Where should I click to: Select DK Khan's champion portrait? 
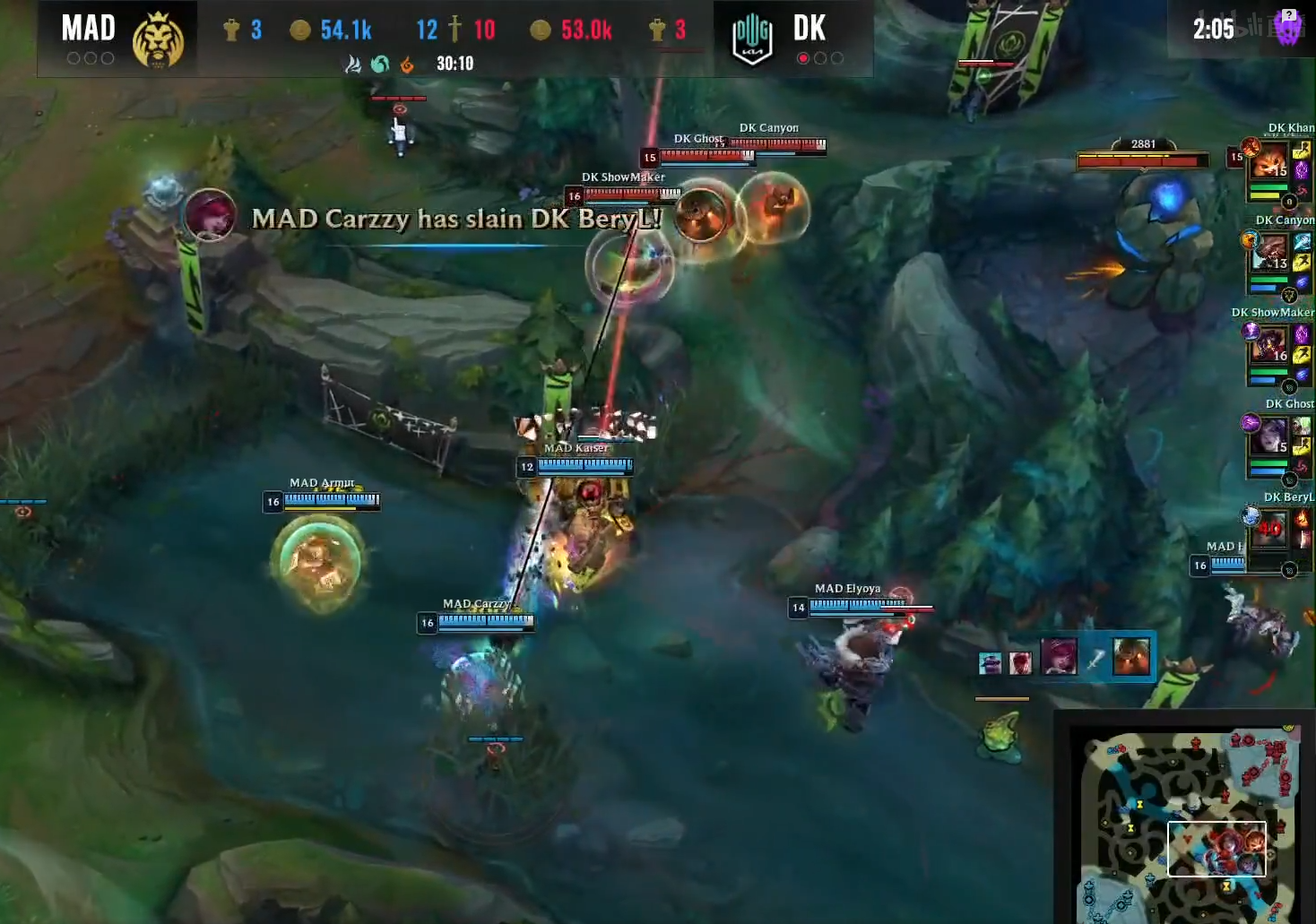[1269, 162]
